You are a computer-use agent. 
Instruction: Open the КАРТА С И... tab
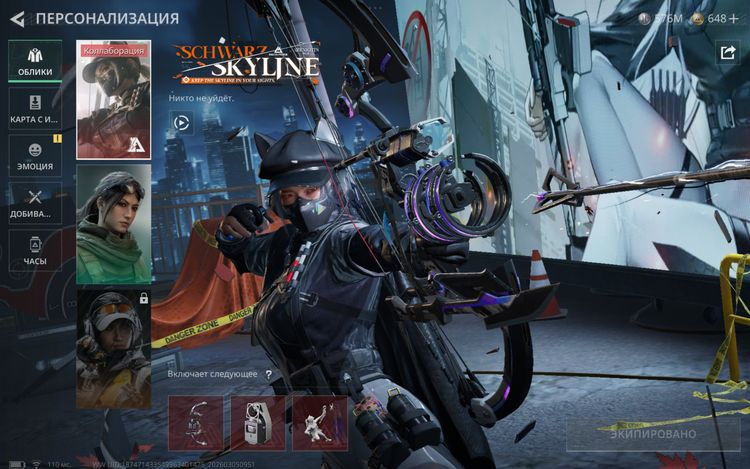click(x=35, y=108)
